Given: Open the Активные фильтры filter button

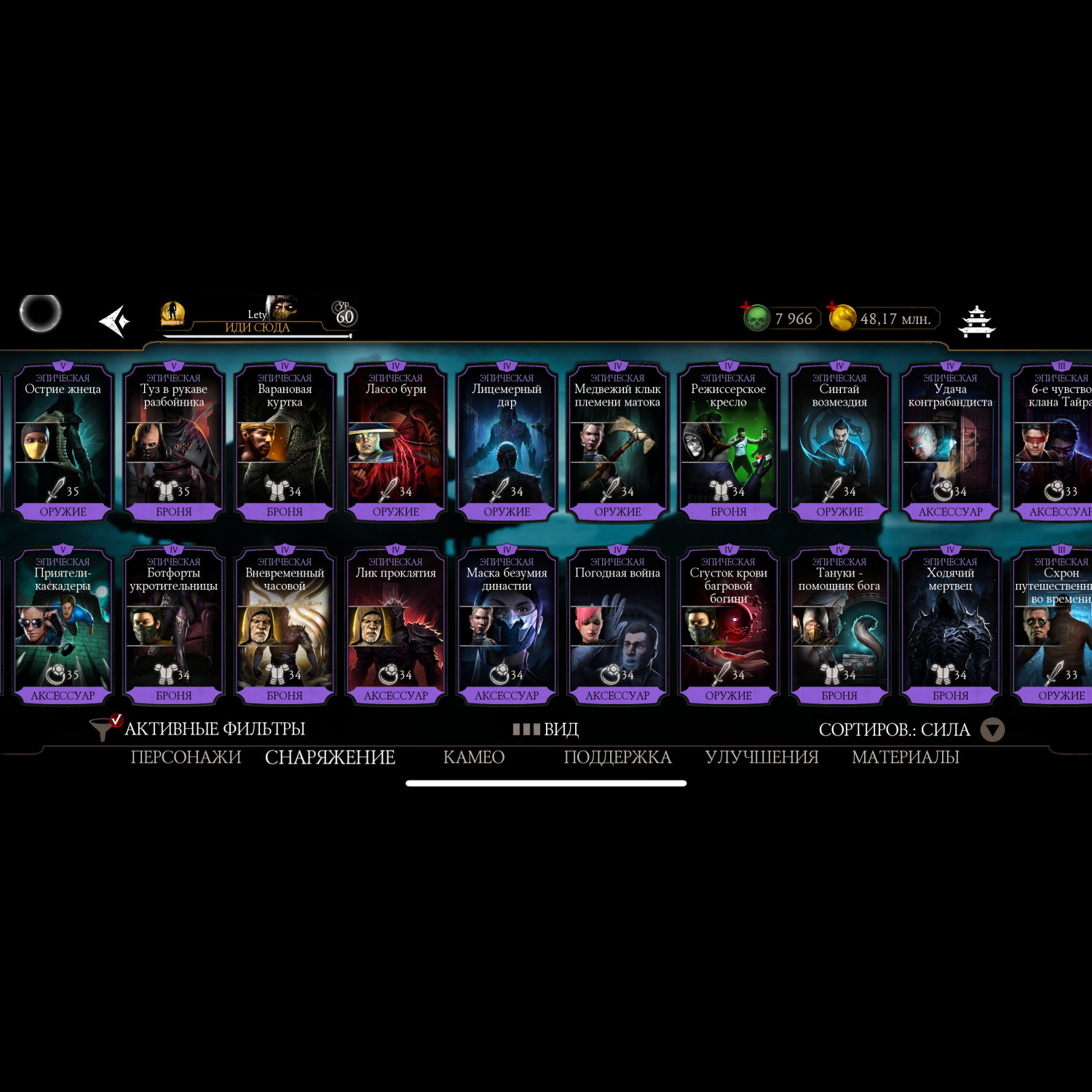Looking at the screenshot, I should [x=198, y=729].
